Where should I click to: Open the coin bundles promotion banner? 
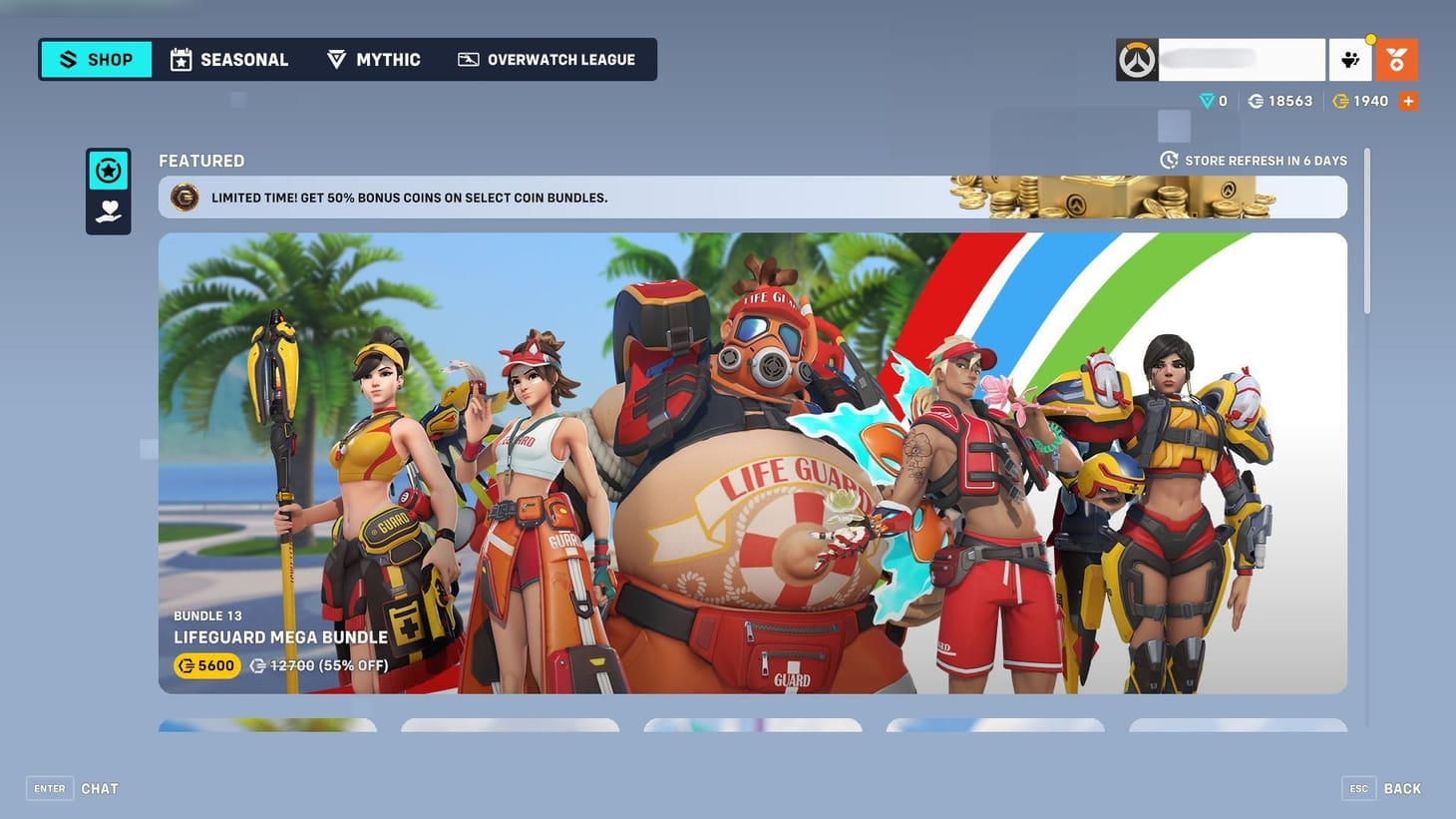(752, 197)
